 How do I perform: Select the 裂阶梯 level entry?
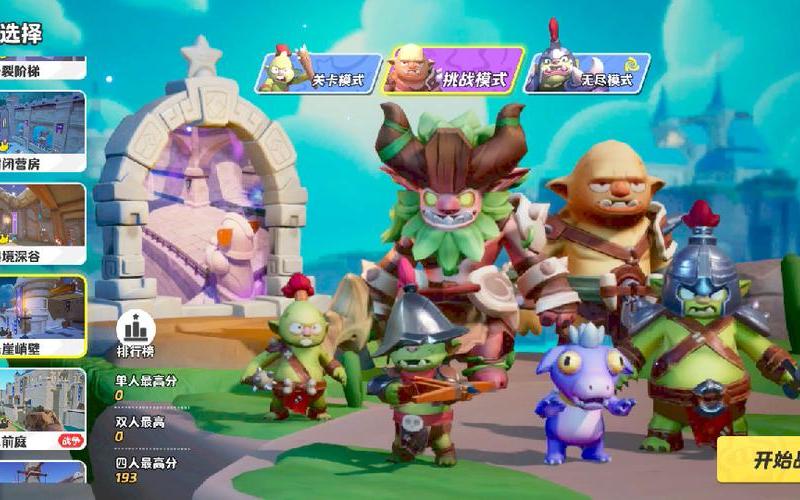click(x=42, y=68)
